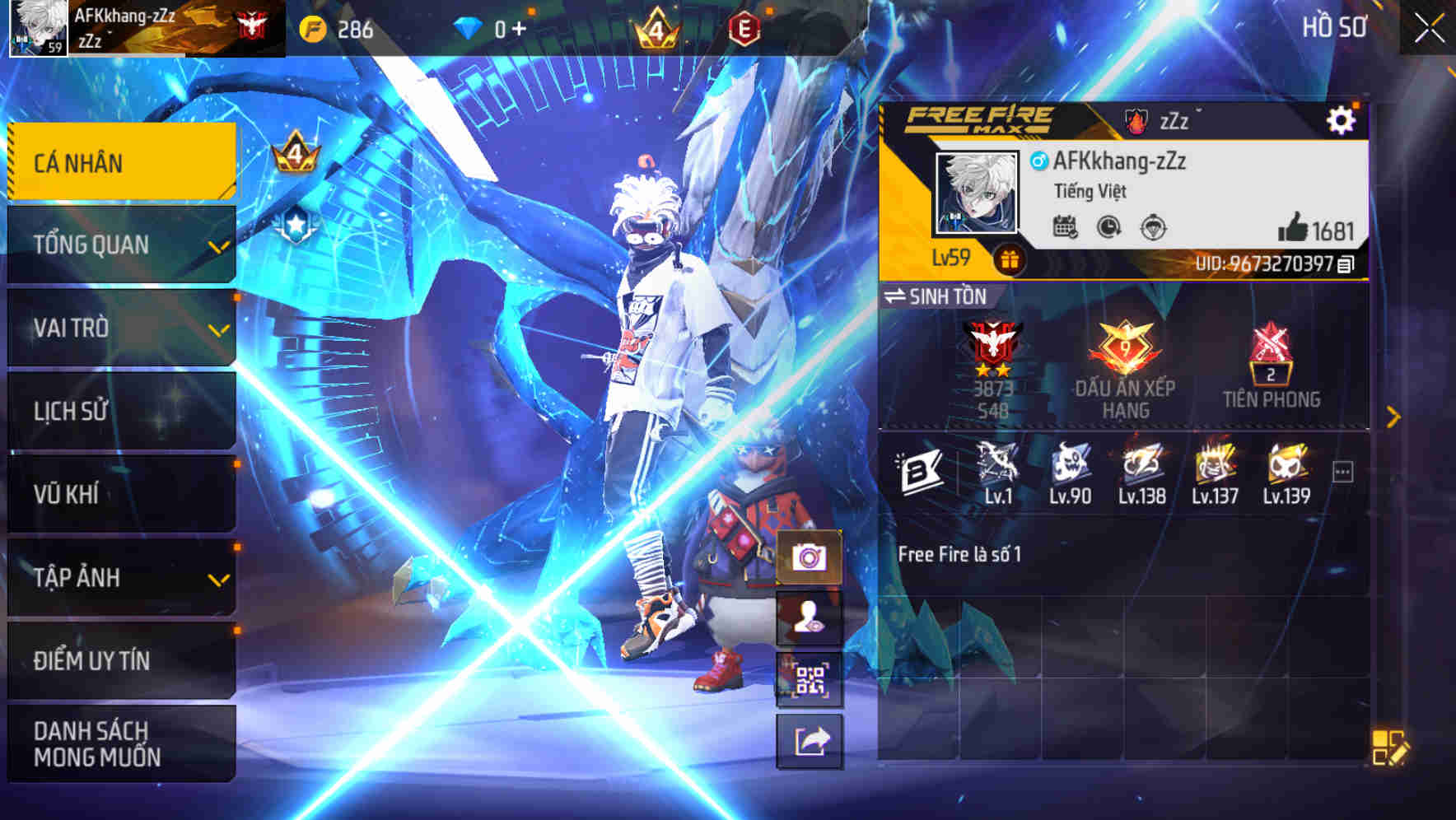Open the VŨ KHÍ menu item

tap(120, 494)
